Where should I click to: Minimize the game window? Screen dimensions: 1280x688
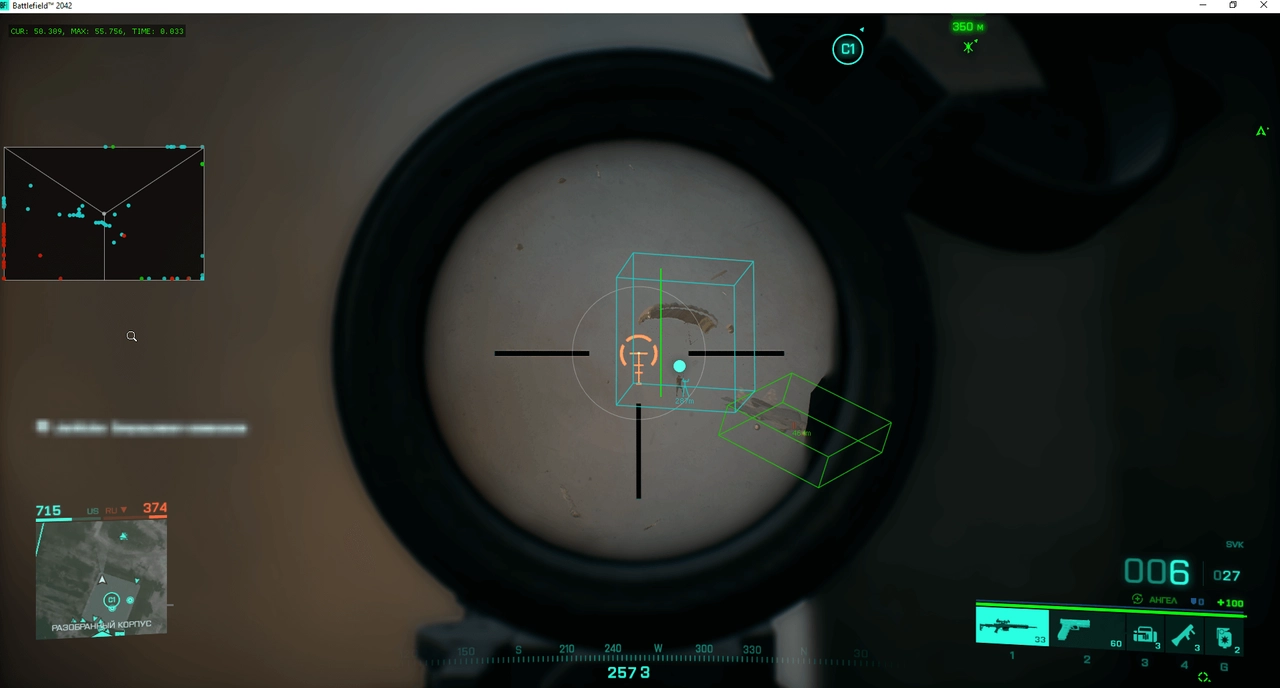coord(1202,6)
